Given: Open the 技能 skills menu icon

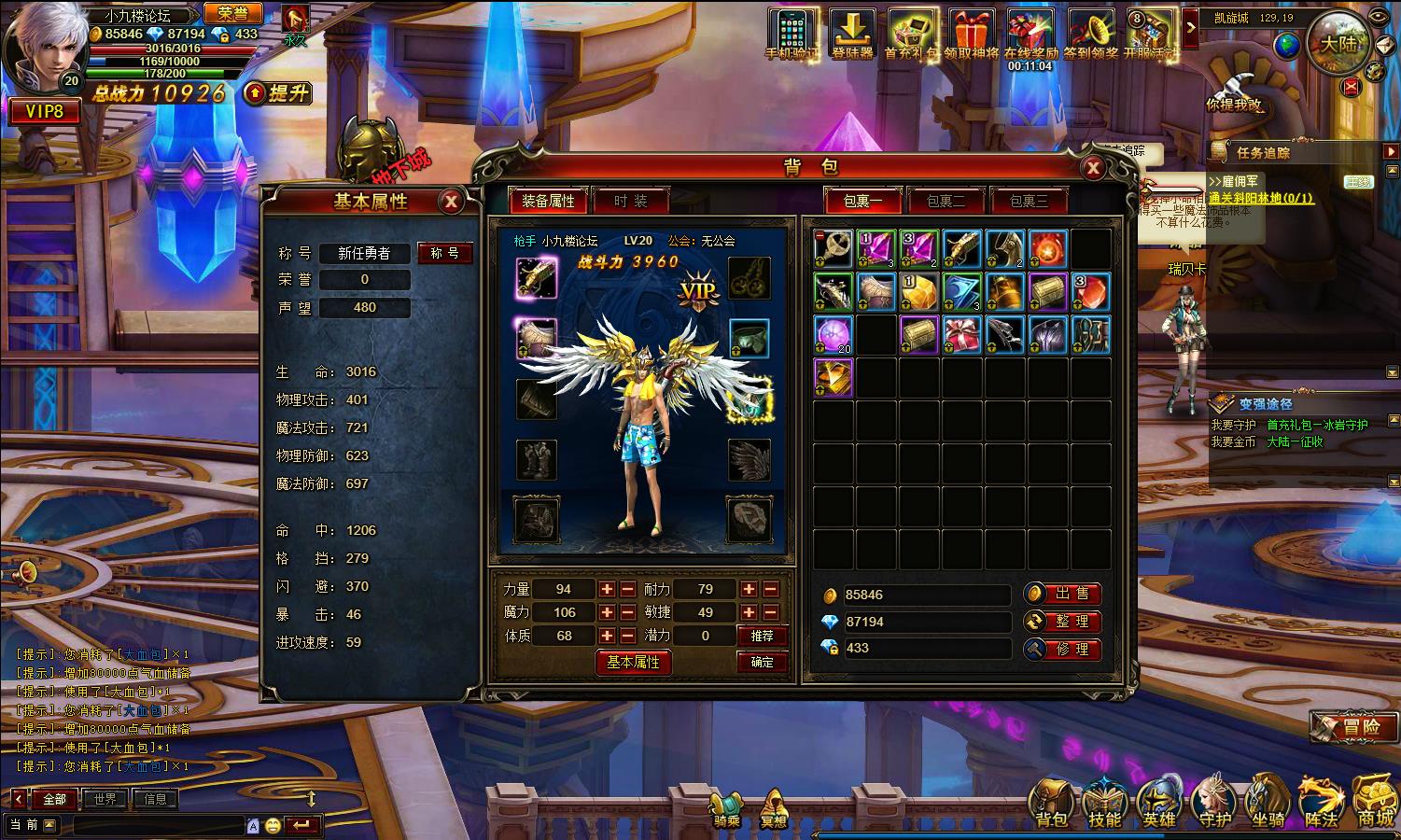Looking at the screenshot, I should click(x=1105, y=801).
